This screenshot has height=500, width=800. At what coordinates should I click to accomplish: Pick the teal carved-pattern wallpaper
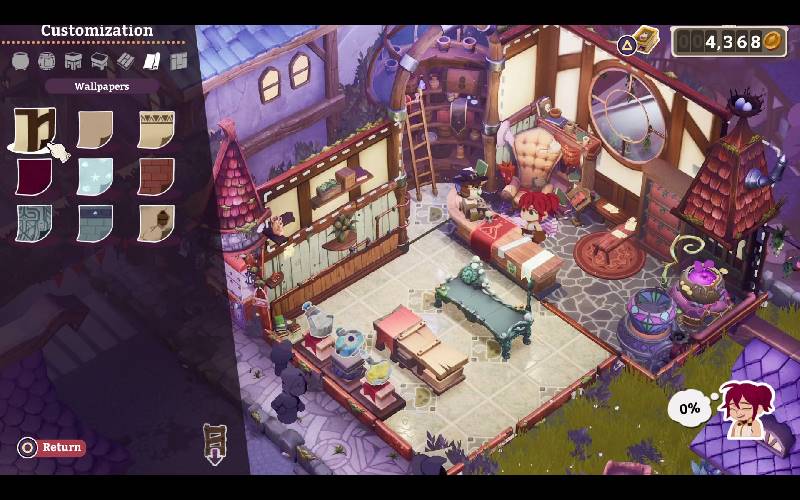coord(34,223)
